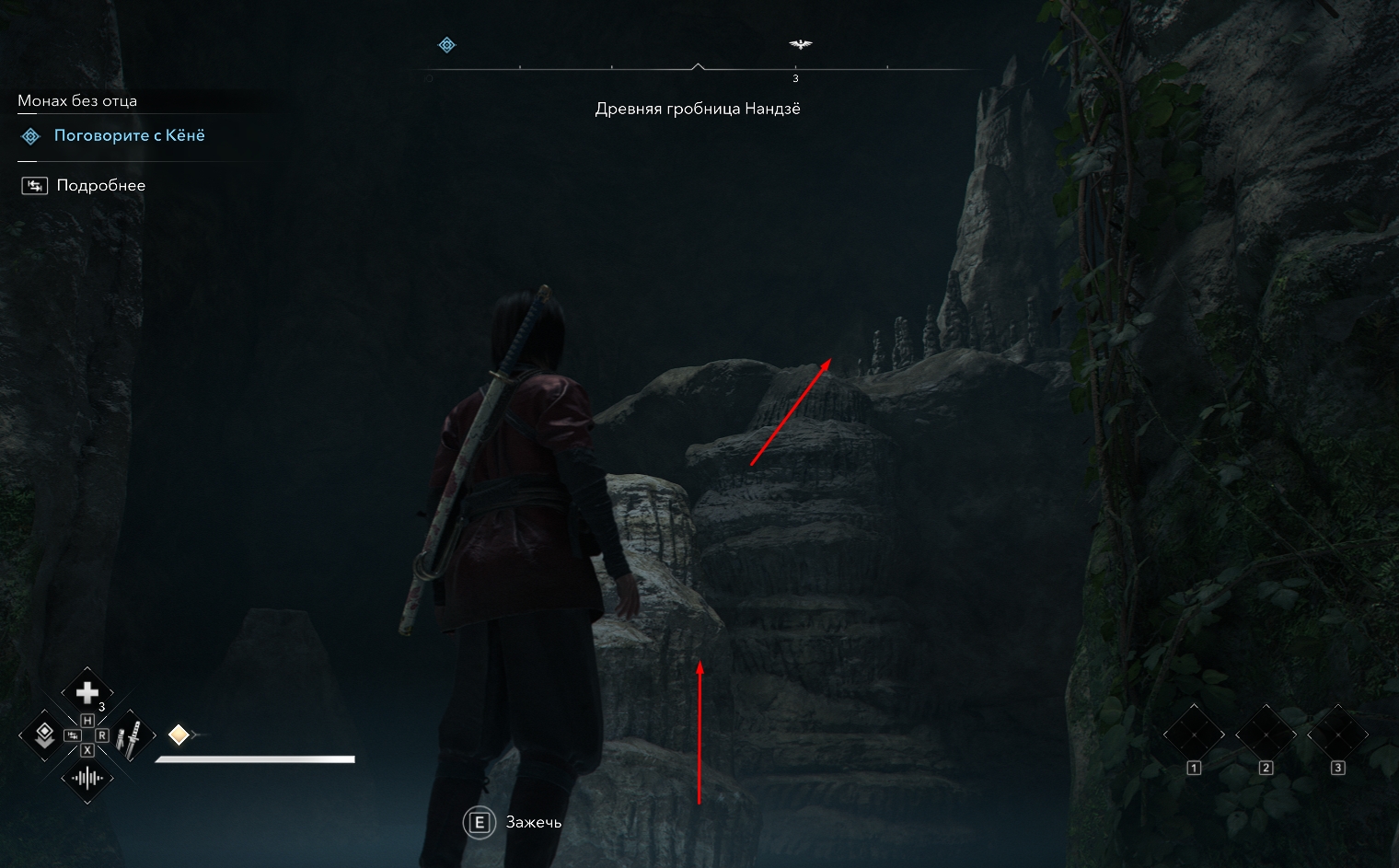Click the blue quest marker on compass

tap(446, 45)
